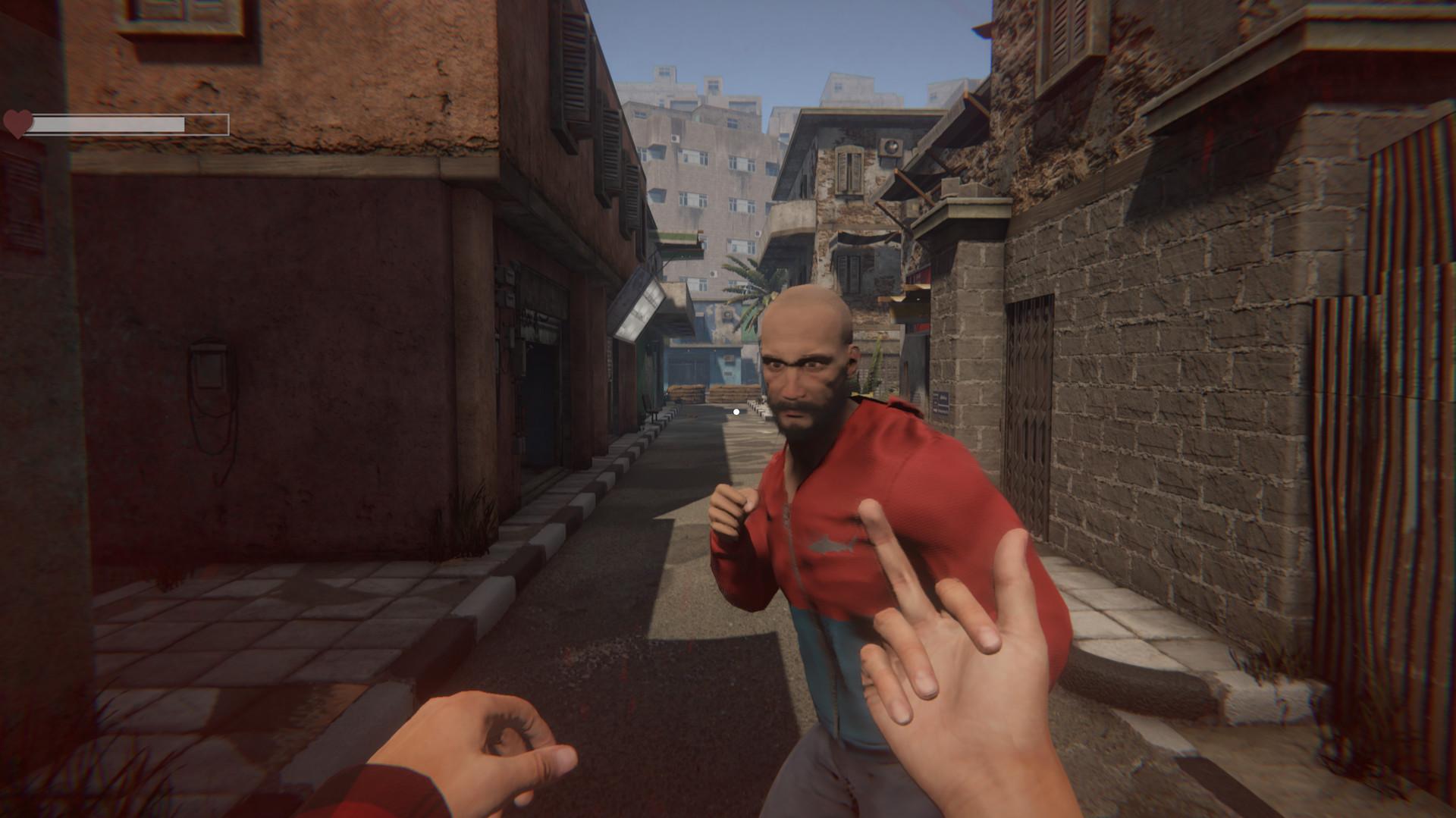The height and width of the screenshot is (818, 1456).
Task: Click the white crosshair dot at screen center
Action: [736, 412]
